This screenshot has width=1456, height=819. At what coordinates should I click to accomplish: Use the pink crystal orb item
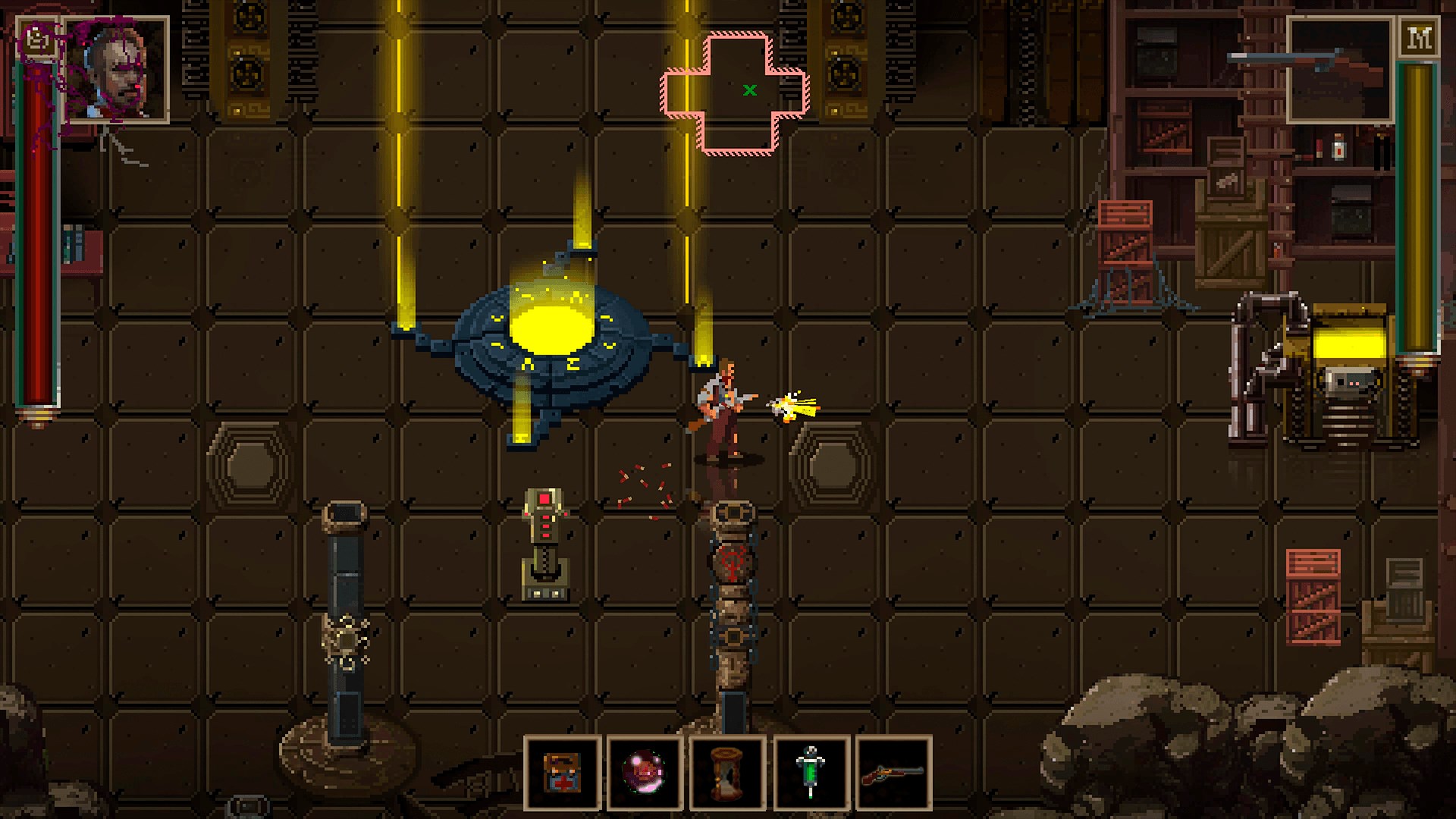[645, 772]
